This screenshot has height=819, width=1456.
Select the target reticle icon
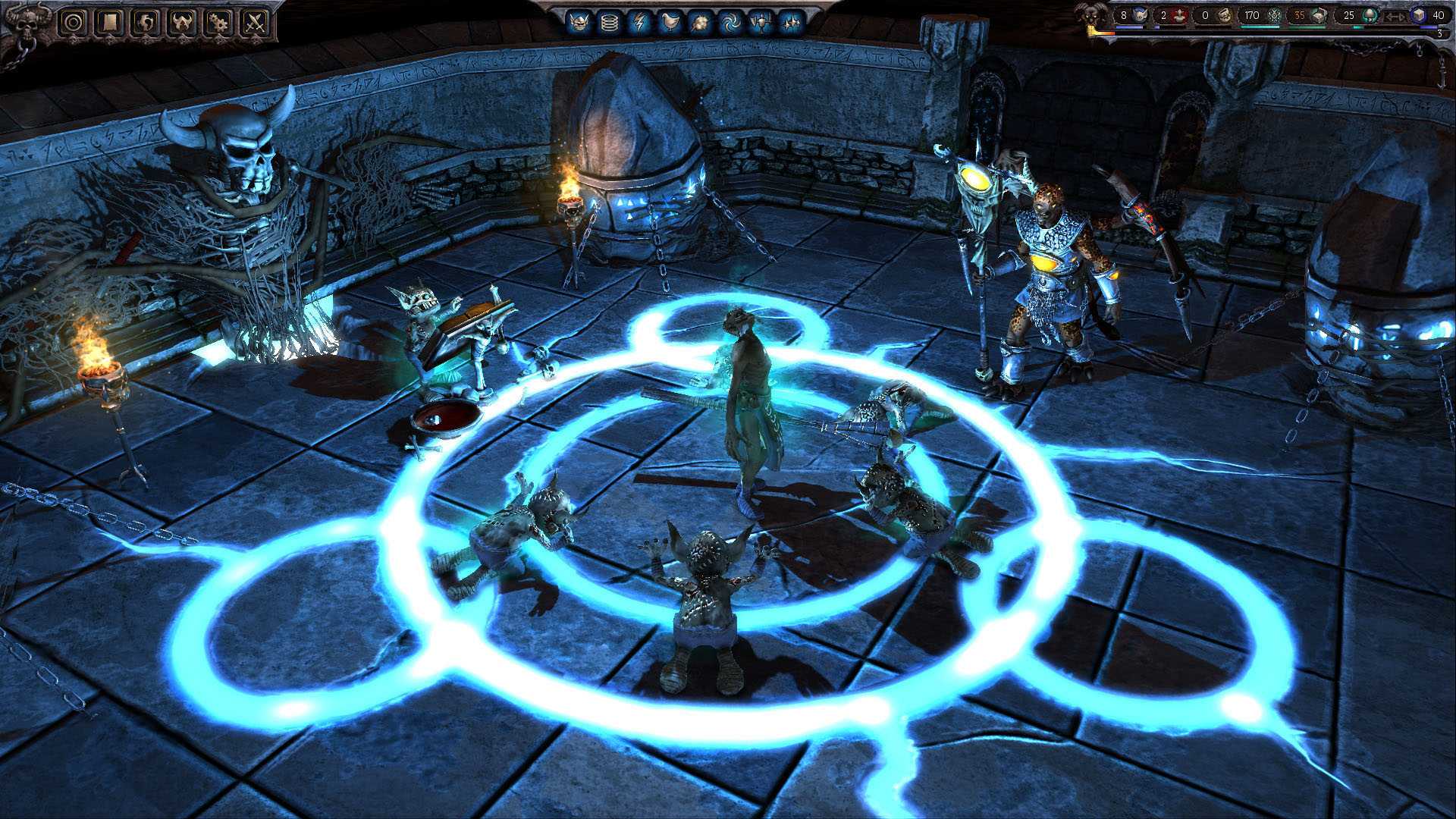click(x=74, y=20)
